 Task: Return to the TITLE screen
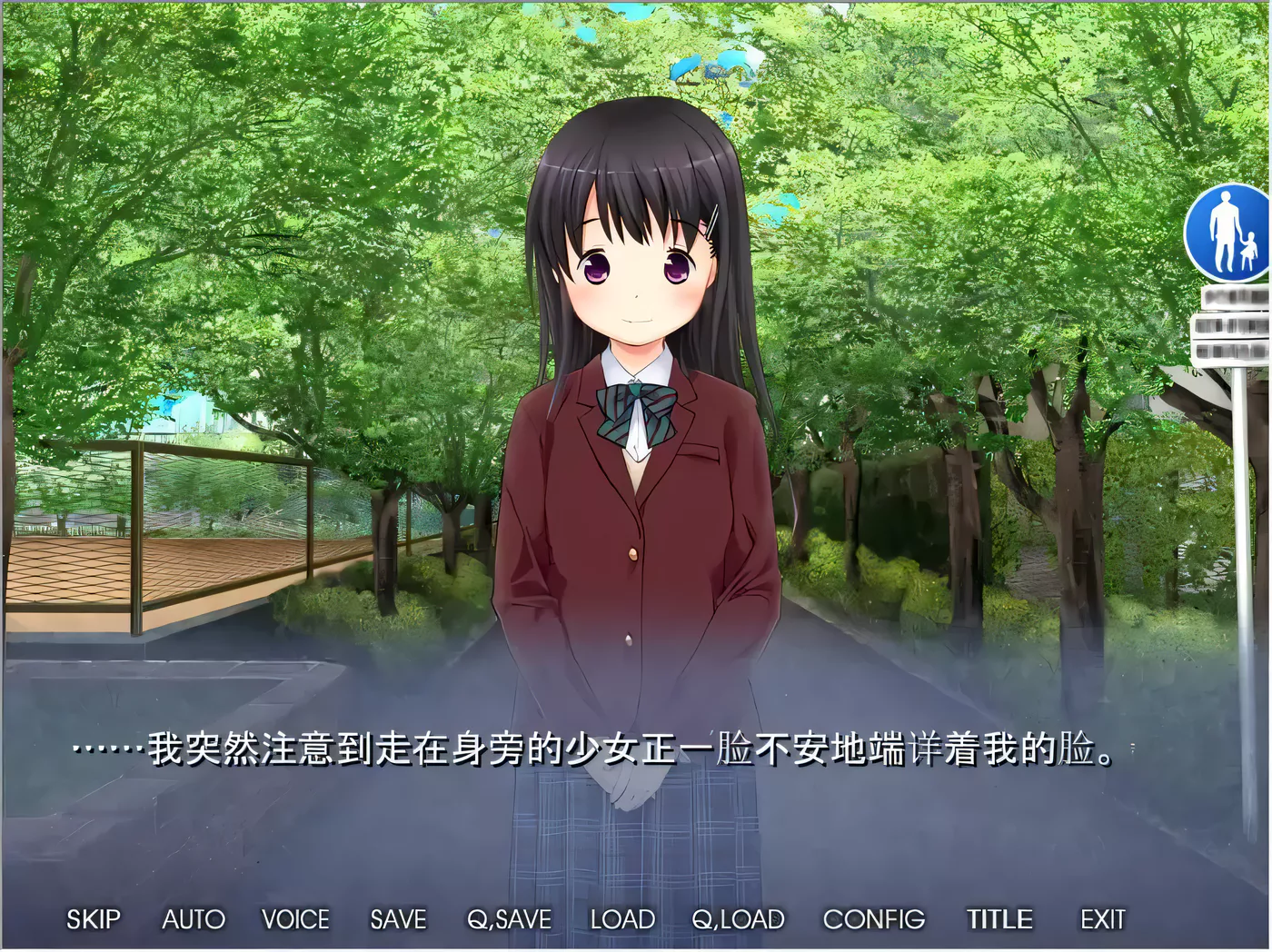999,919
